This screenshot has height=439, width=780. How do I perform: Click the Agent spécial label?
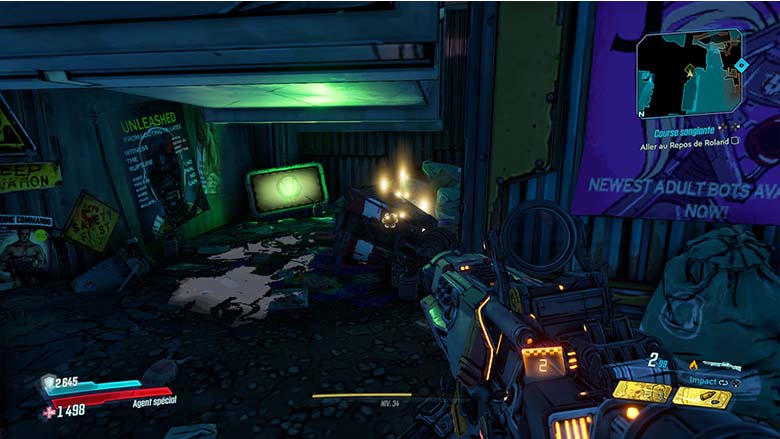point(153,402)
